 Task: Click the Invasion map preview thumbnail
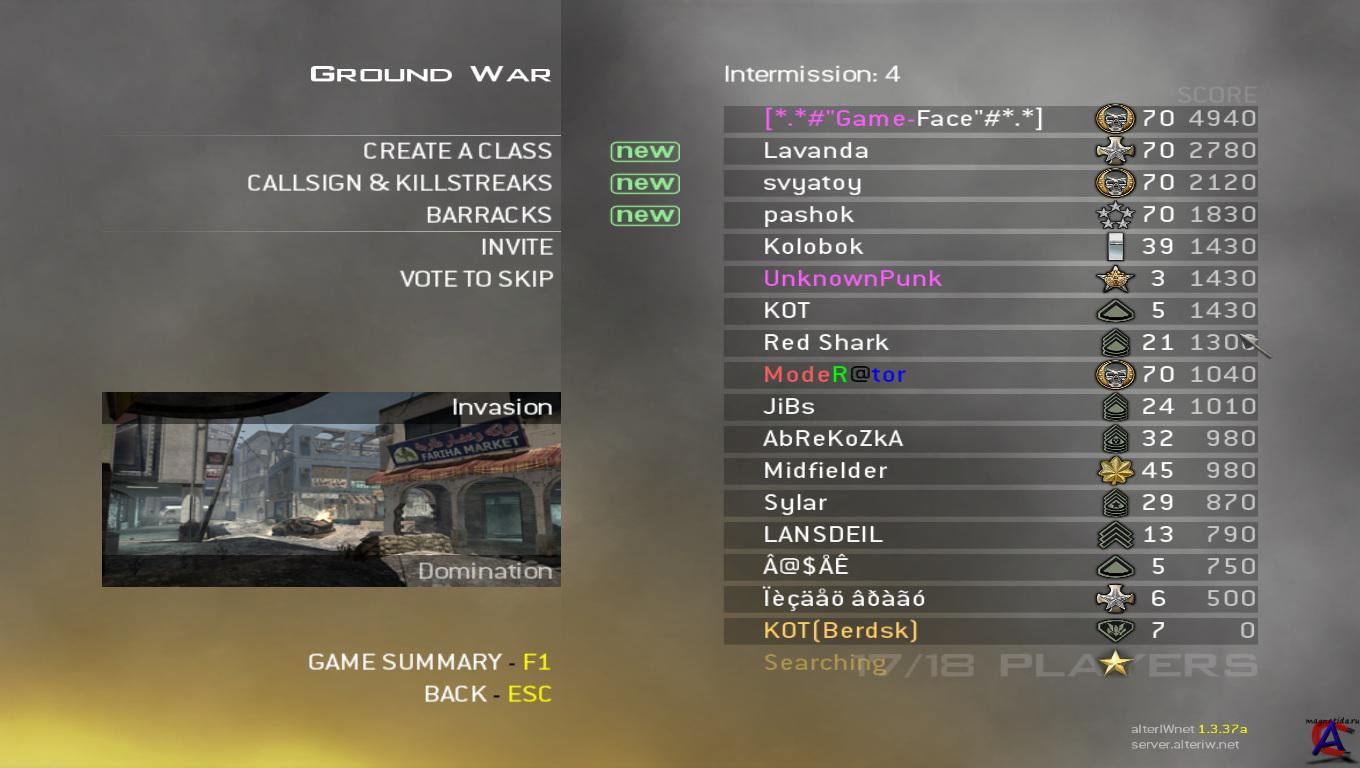coord(331,489)
